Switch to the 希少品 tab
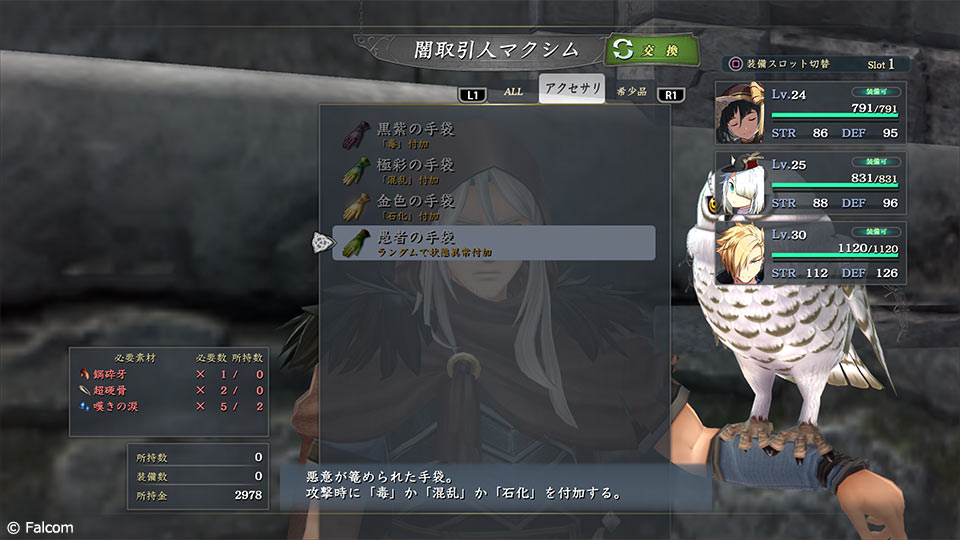Image resolution: width=960 pixels, height=540 pixels. (x=631, y=91)
